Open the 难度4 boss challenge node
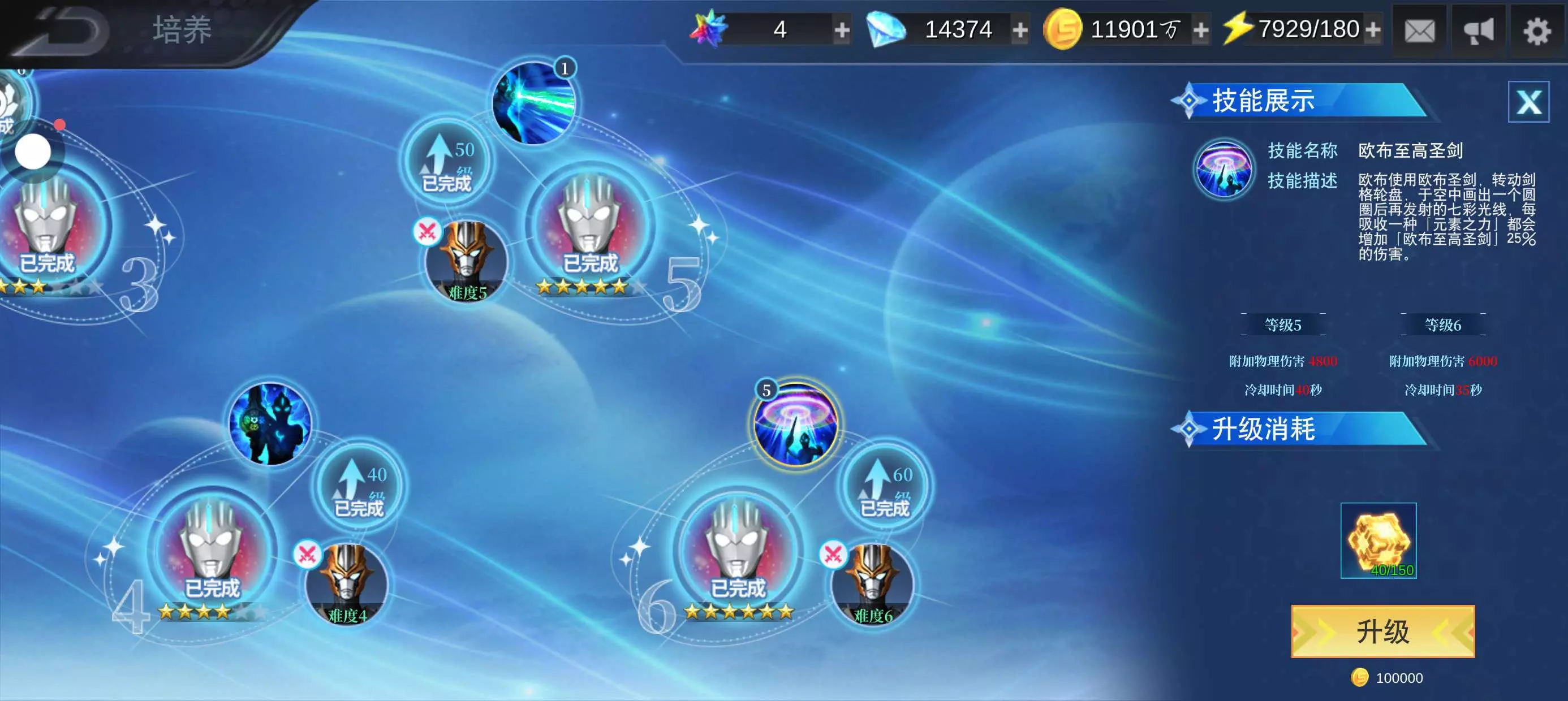This screenshot has height=701, width=1568. pos(347,585)
